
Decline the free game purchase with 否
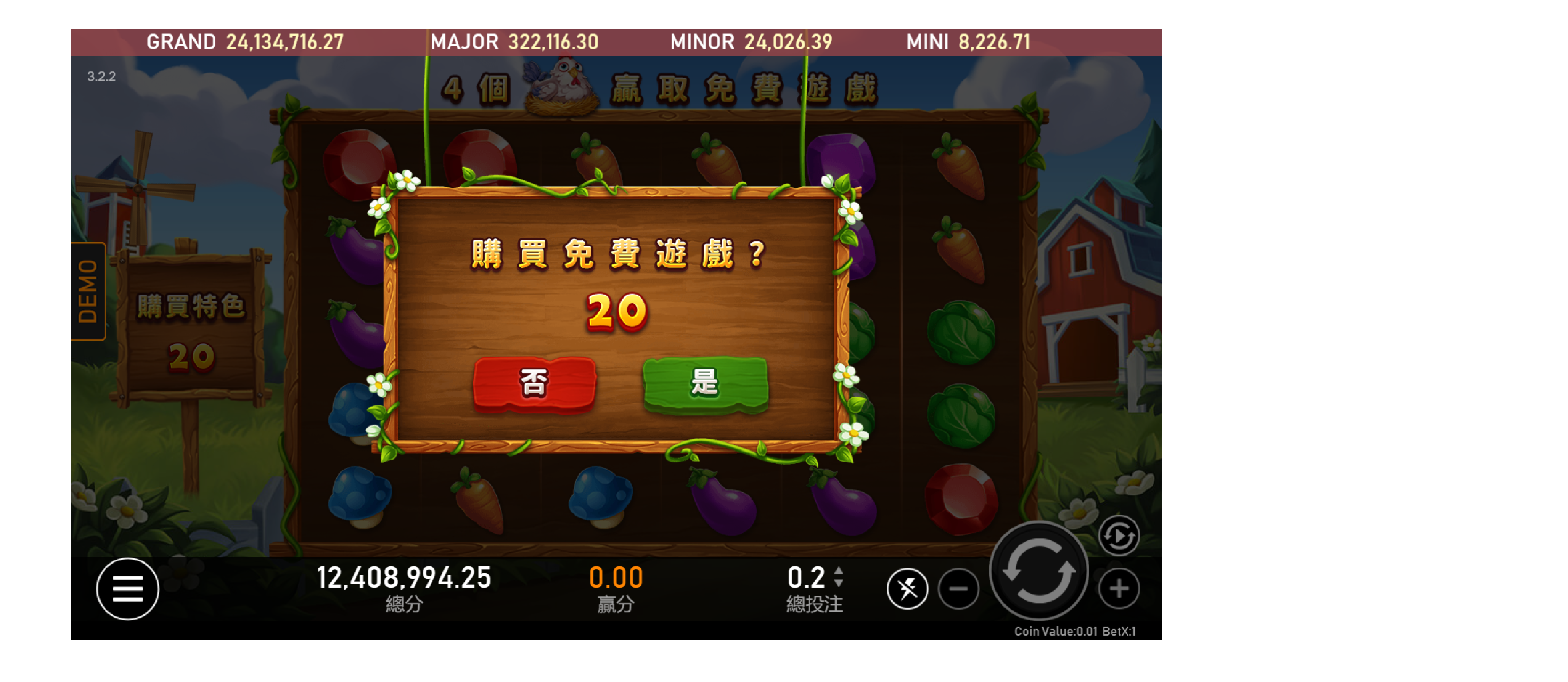pos(534,383)
